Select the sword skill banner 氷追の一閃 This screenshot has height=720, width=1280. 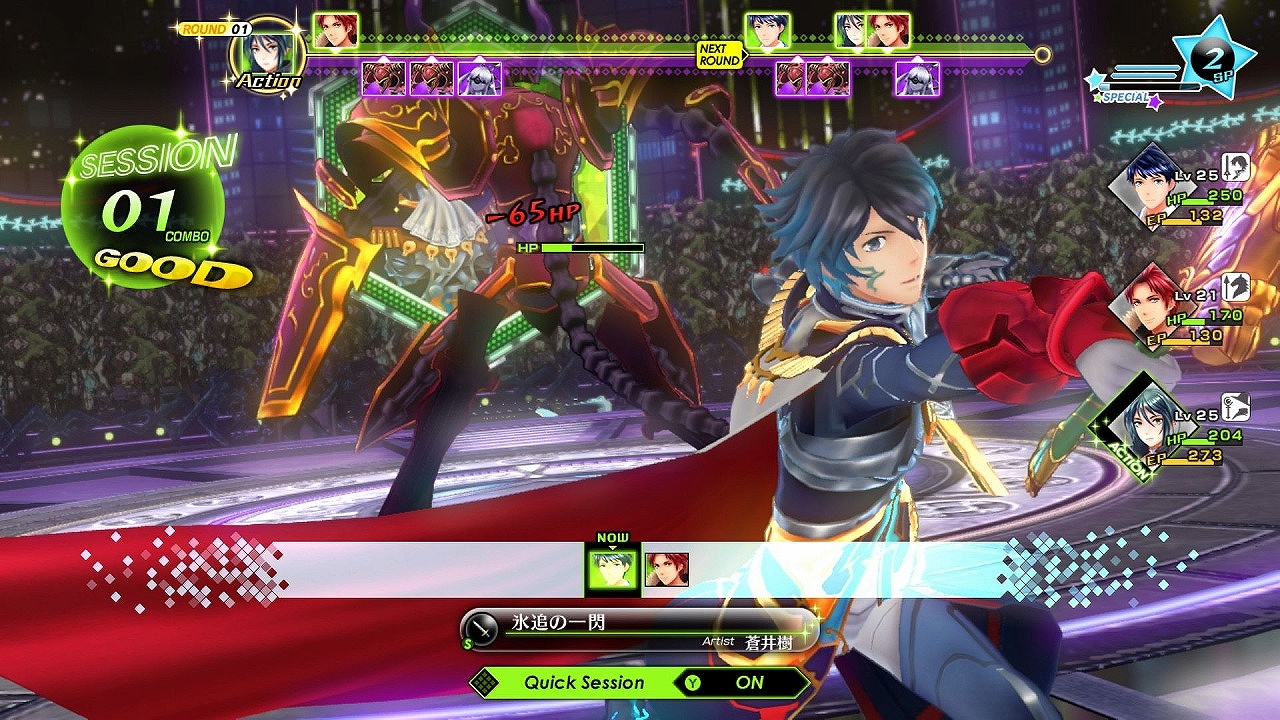[638, 630]
